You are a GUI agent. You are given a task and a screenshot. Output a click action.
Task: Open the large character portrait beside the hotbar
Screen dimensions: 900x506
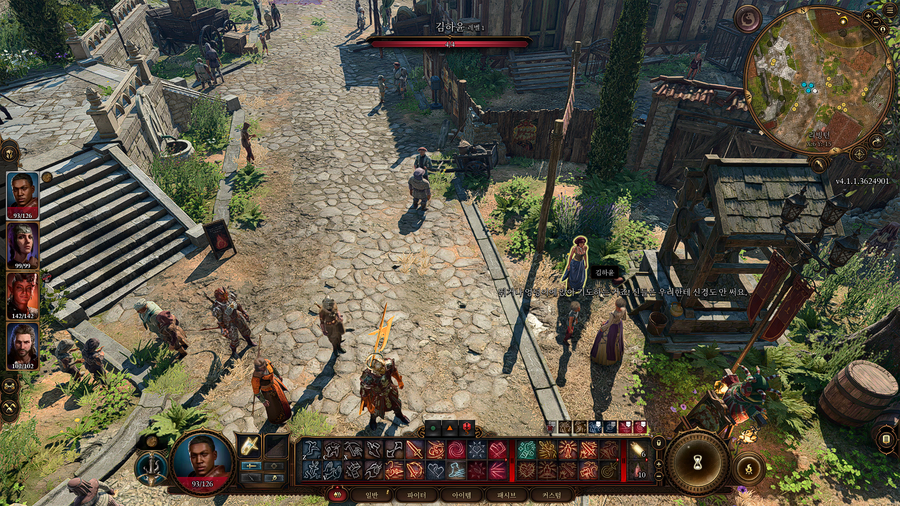click(x=202, y=462)
